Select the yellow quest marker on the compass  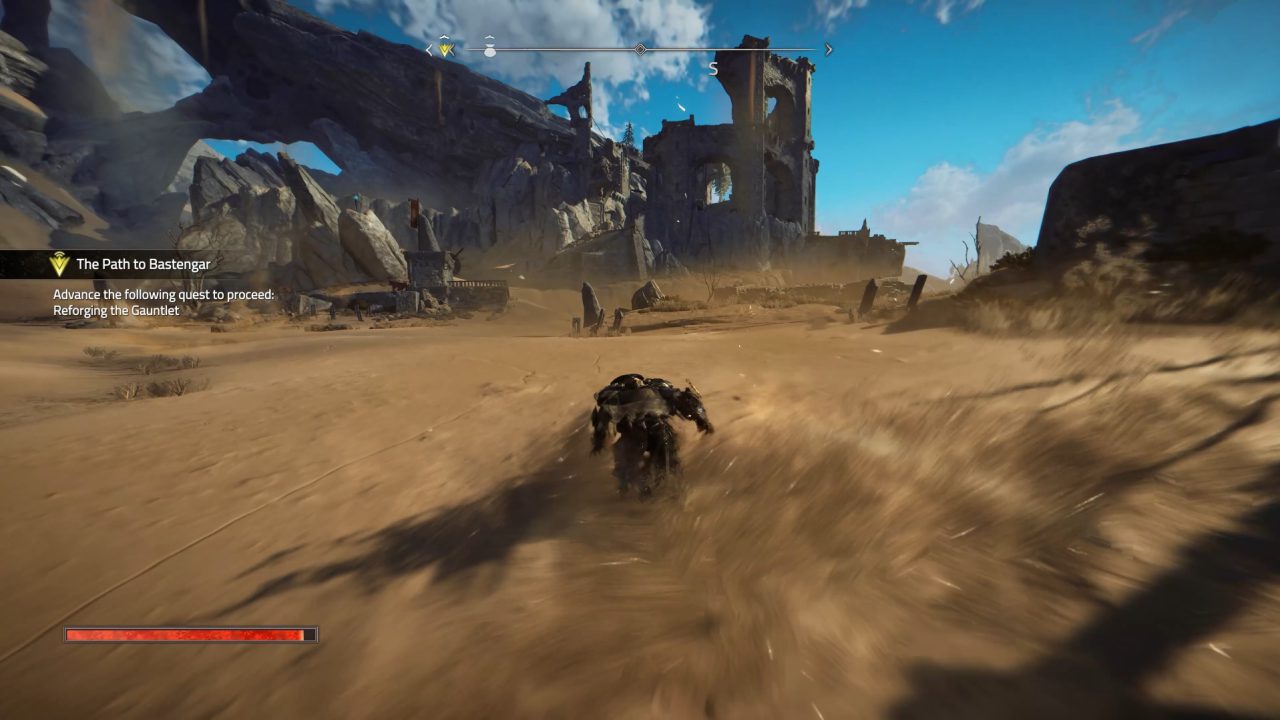coord(445,49)
